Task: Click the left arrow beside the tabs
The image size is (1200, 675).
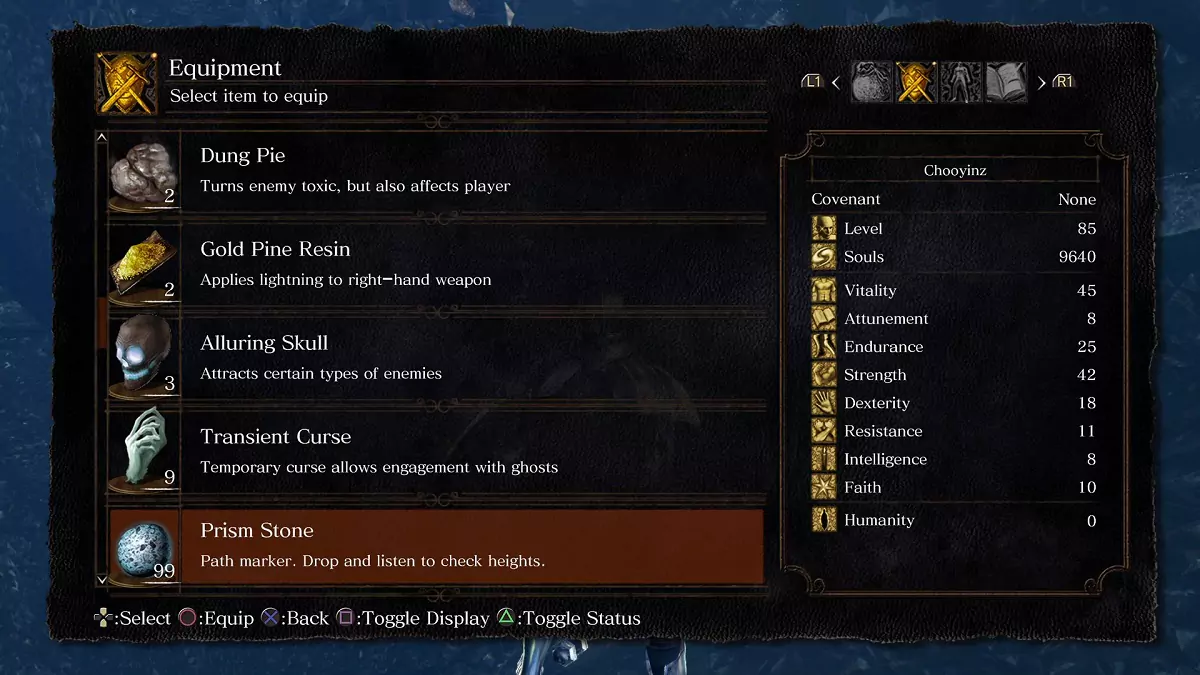Action: tap(836, 82)
